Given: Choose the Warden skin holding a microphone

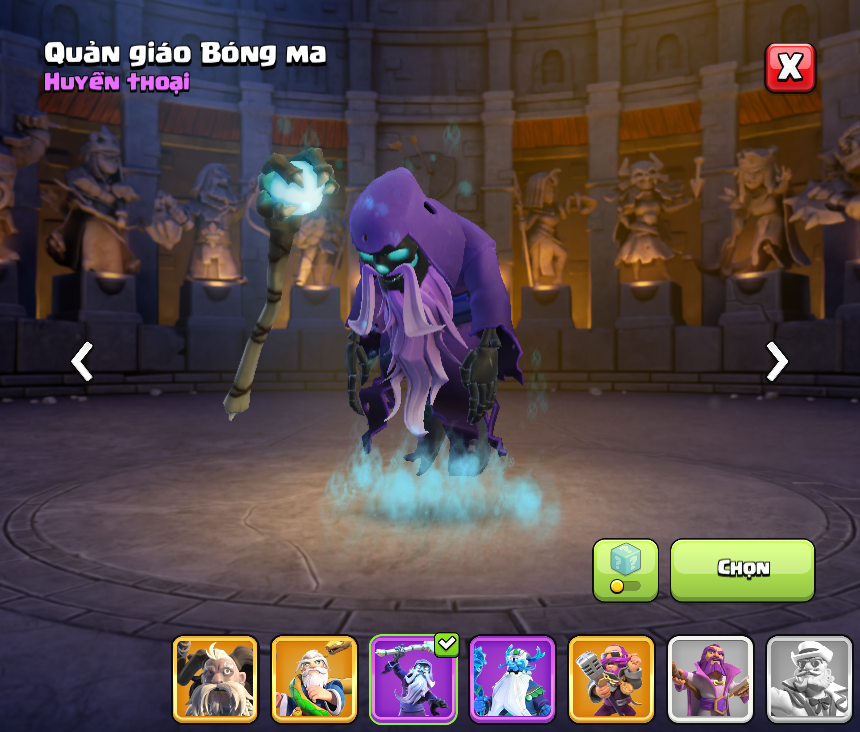Looking at the screenshot, I should click(611, 679).
